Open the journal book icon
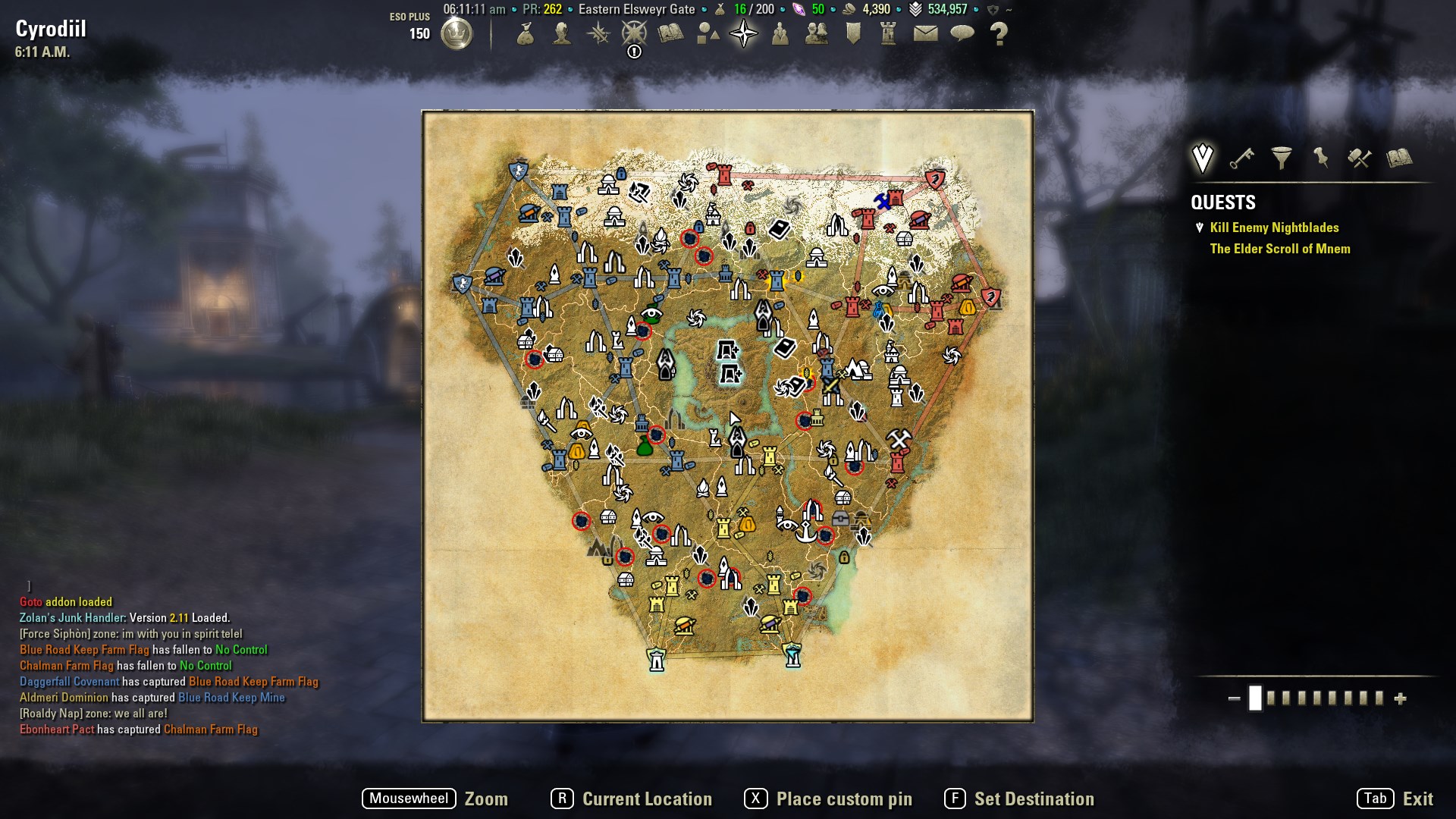The height and width of the screenshot is (819, 1456). pos(669,33)
